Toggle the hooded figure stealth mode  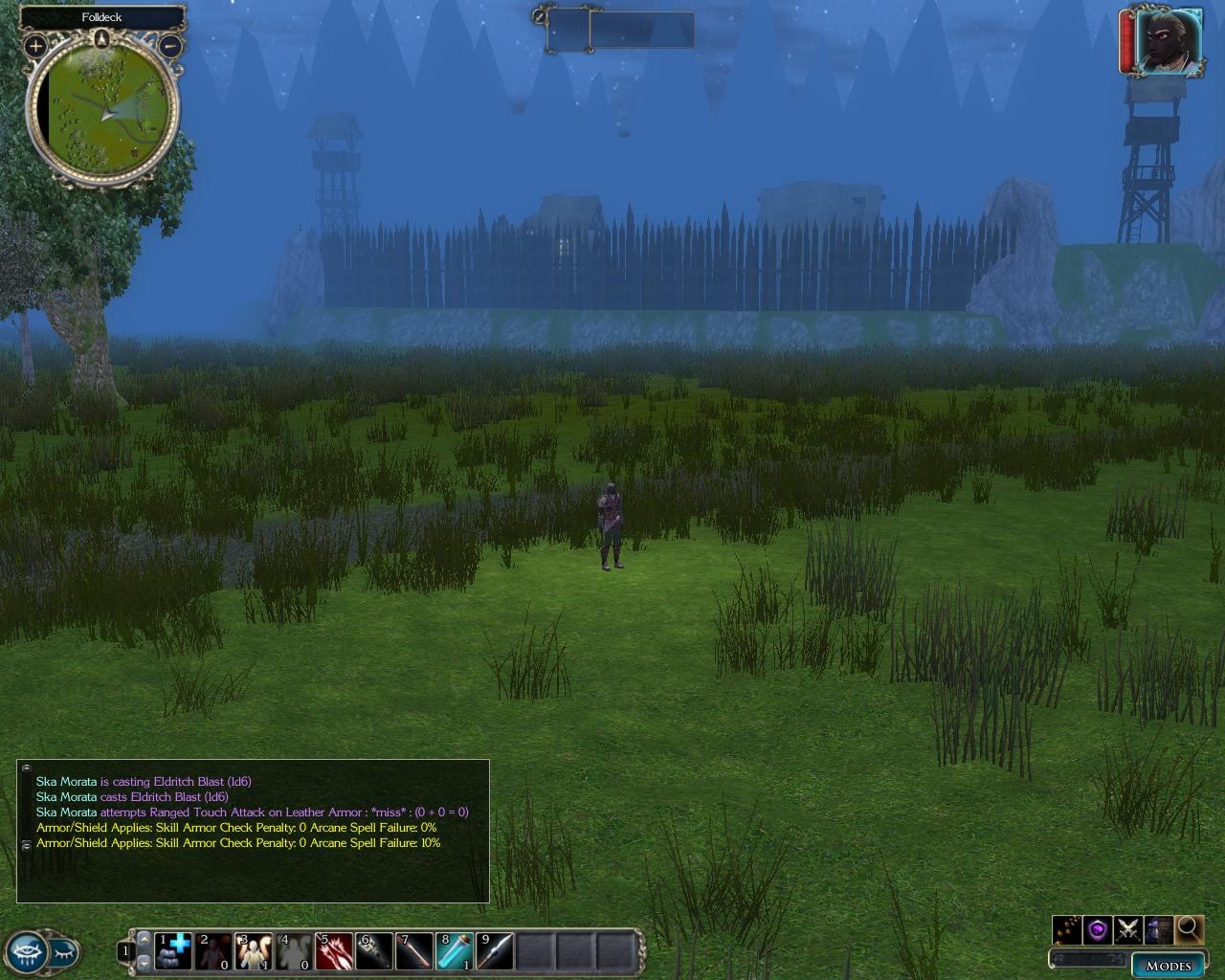[1159, 928]
